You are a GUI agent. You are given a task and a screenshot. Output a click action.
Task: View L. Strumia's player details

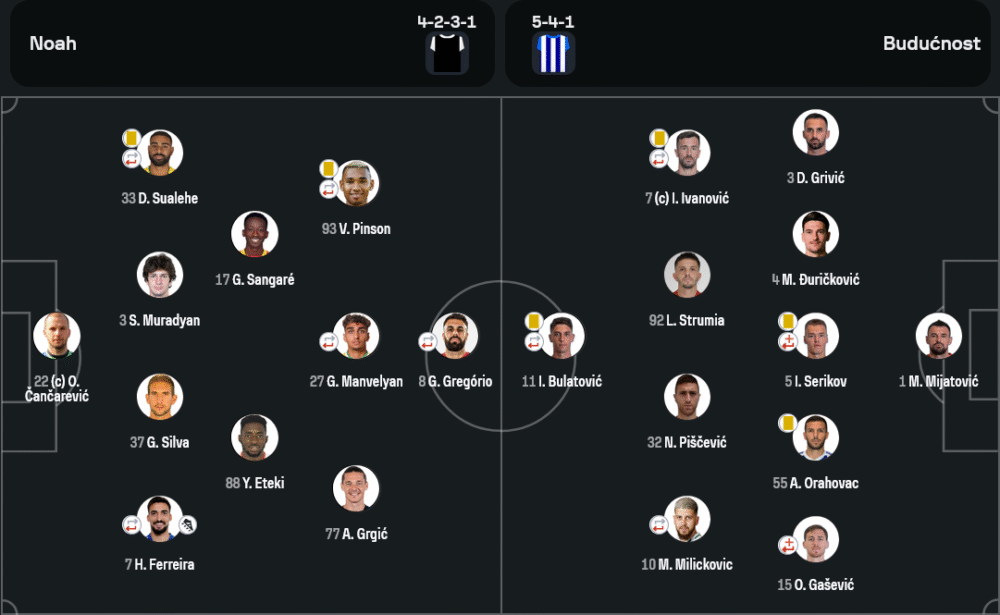687,276
